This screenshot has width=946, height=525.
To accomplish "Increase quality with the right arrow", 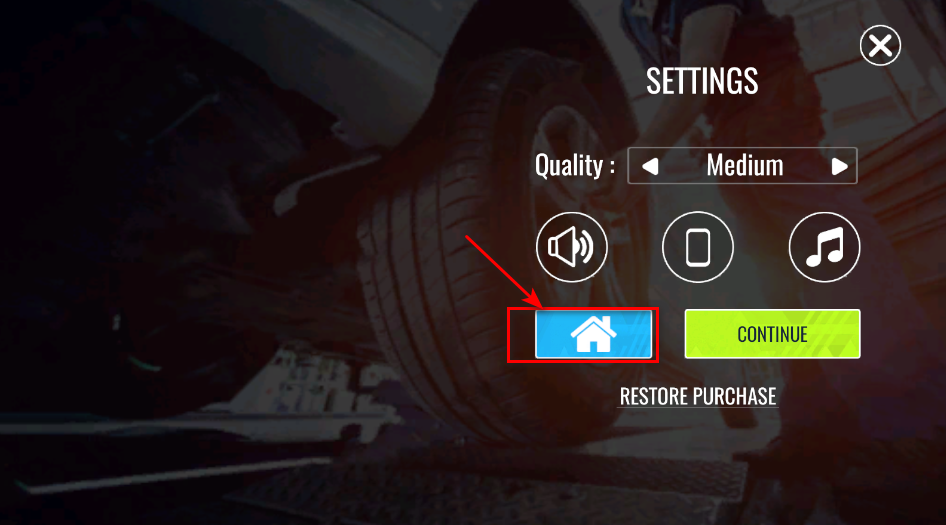I will 839,166.
